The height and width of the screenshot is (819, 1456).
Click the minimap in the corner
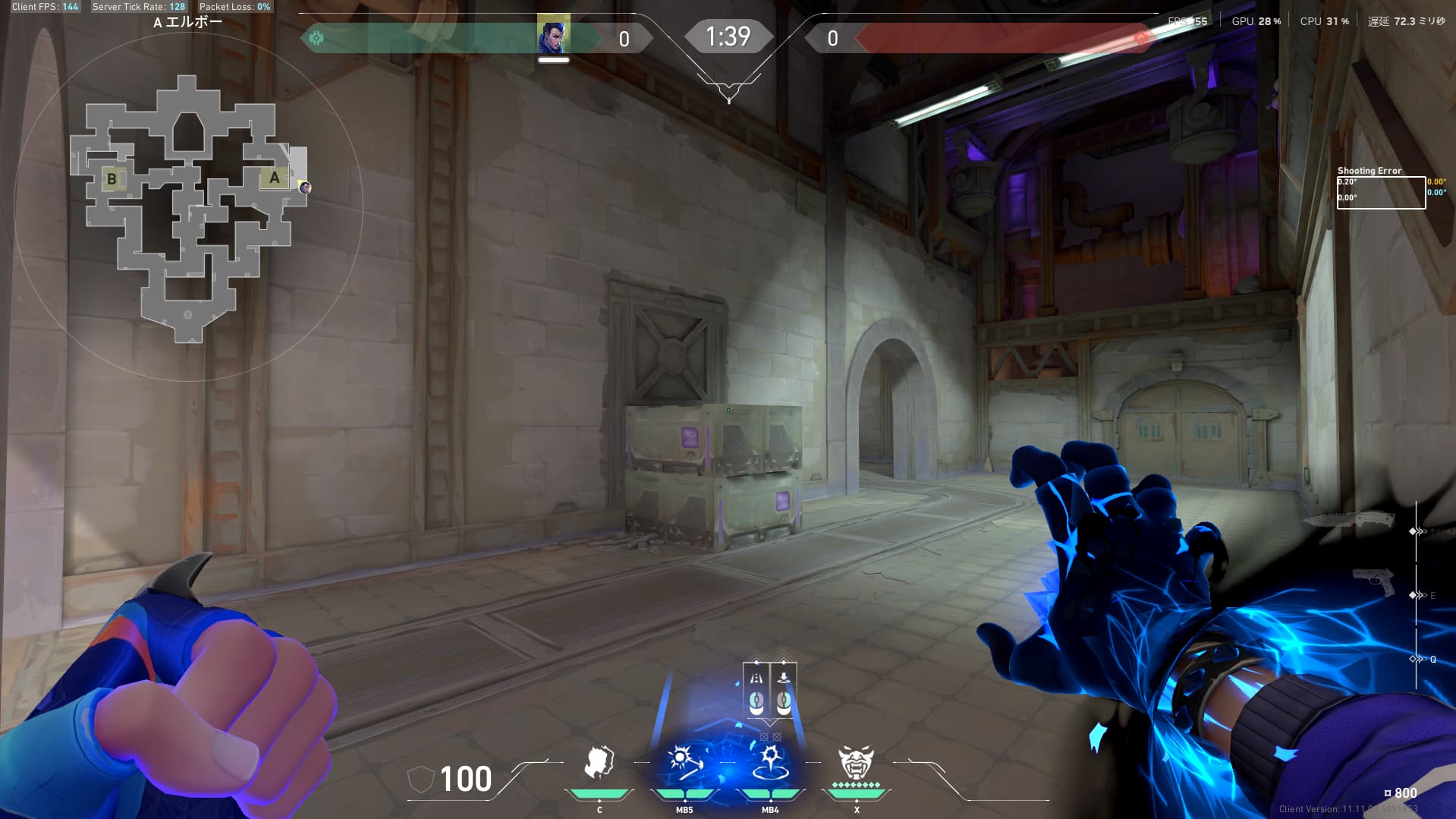coord(188,206)
